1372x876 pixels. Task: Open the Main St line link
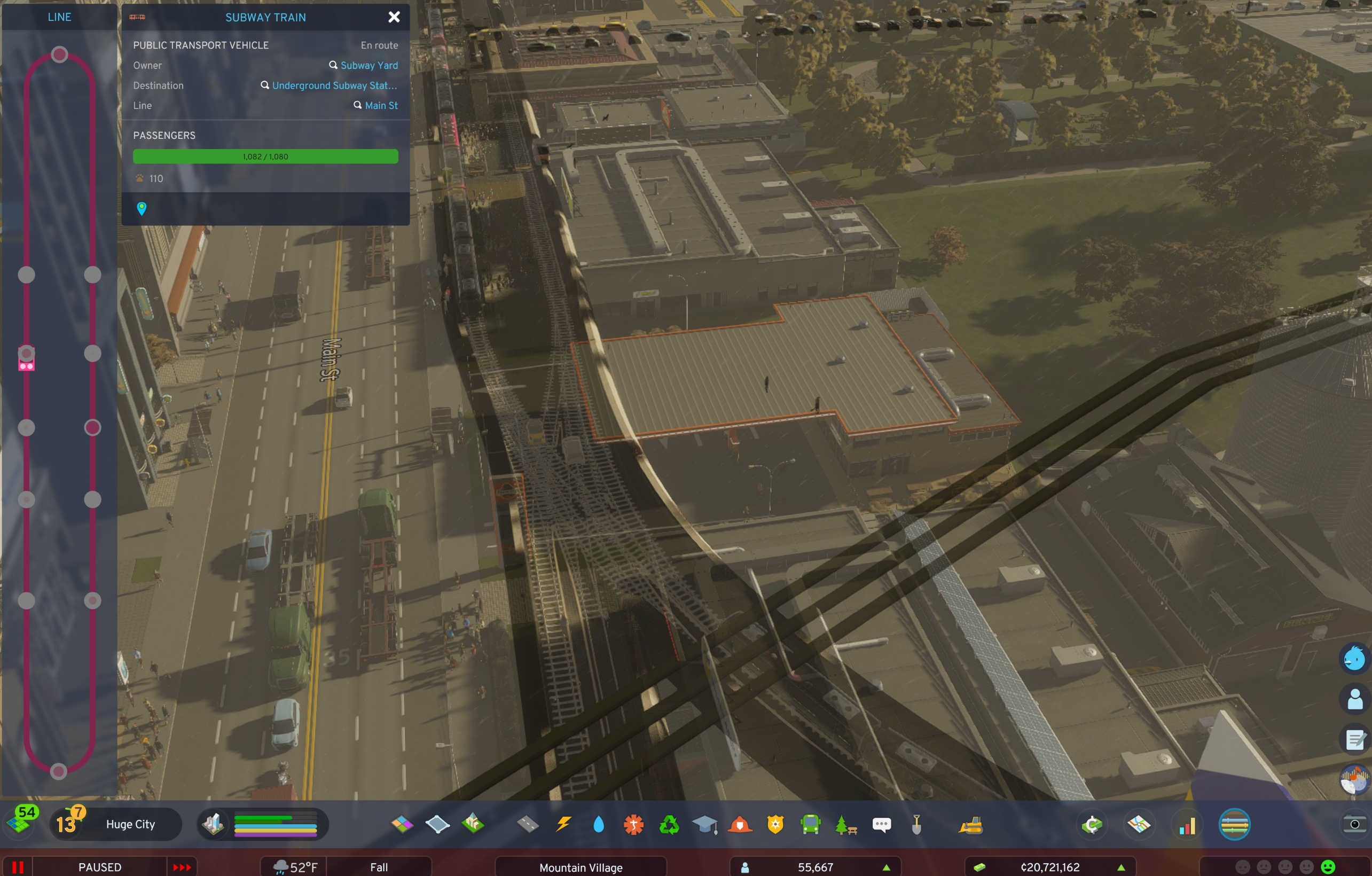381,105
